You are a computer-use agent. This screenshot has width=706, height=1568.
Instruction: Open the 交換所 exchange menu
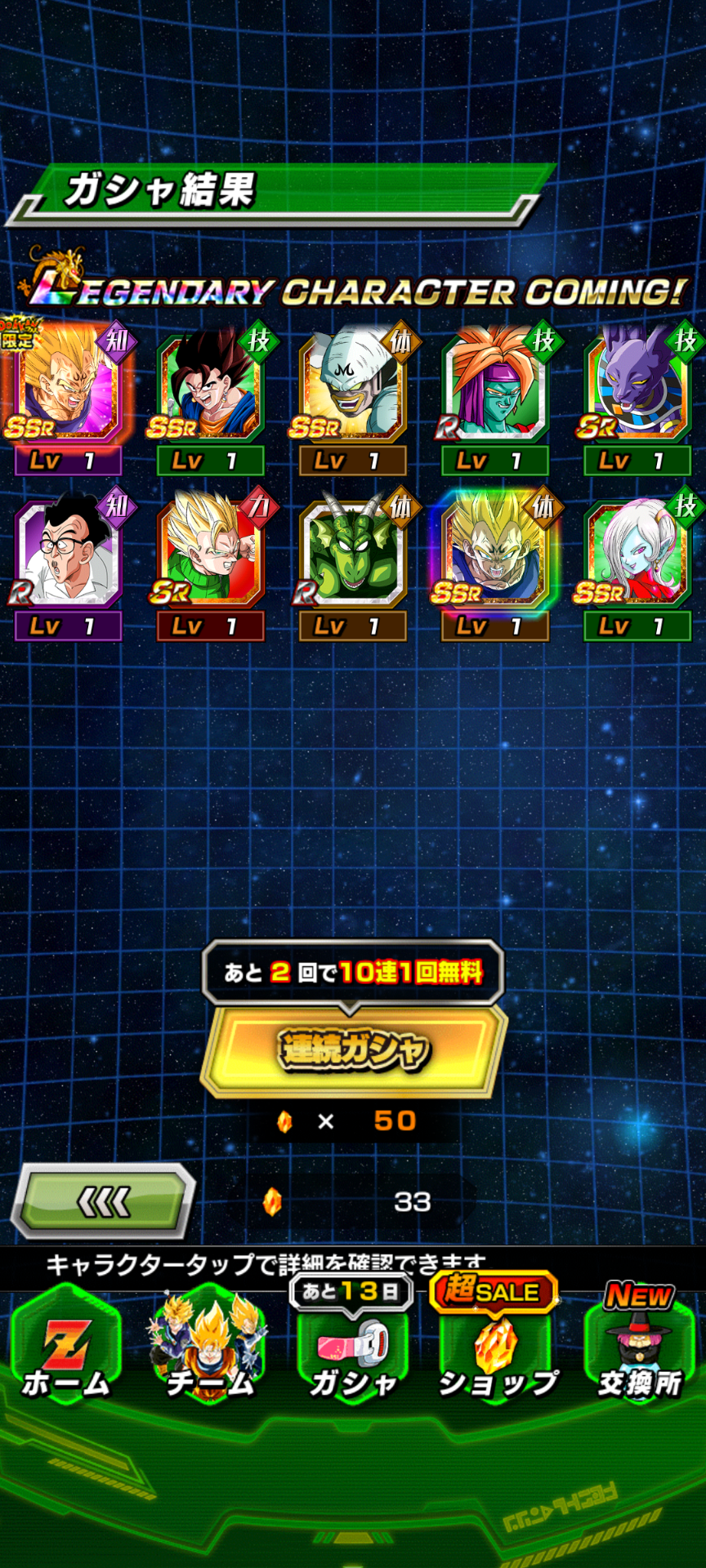640,1347
